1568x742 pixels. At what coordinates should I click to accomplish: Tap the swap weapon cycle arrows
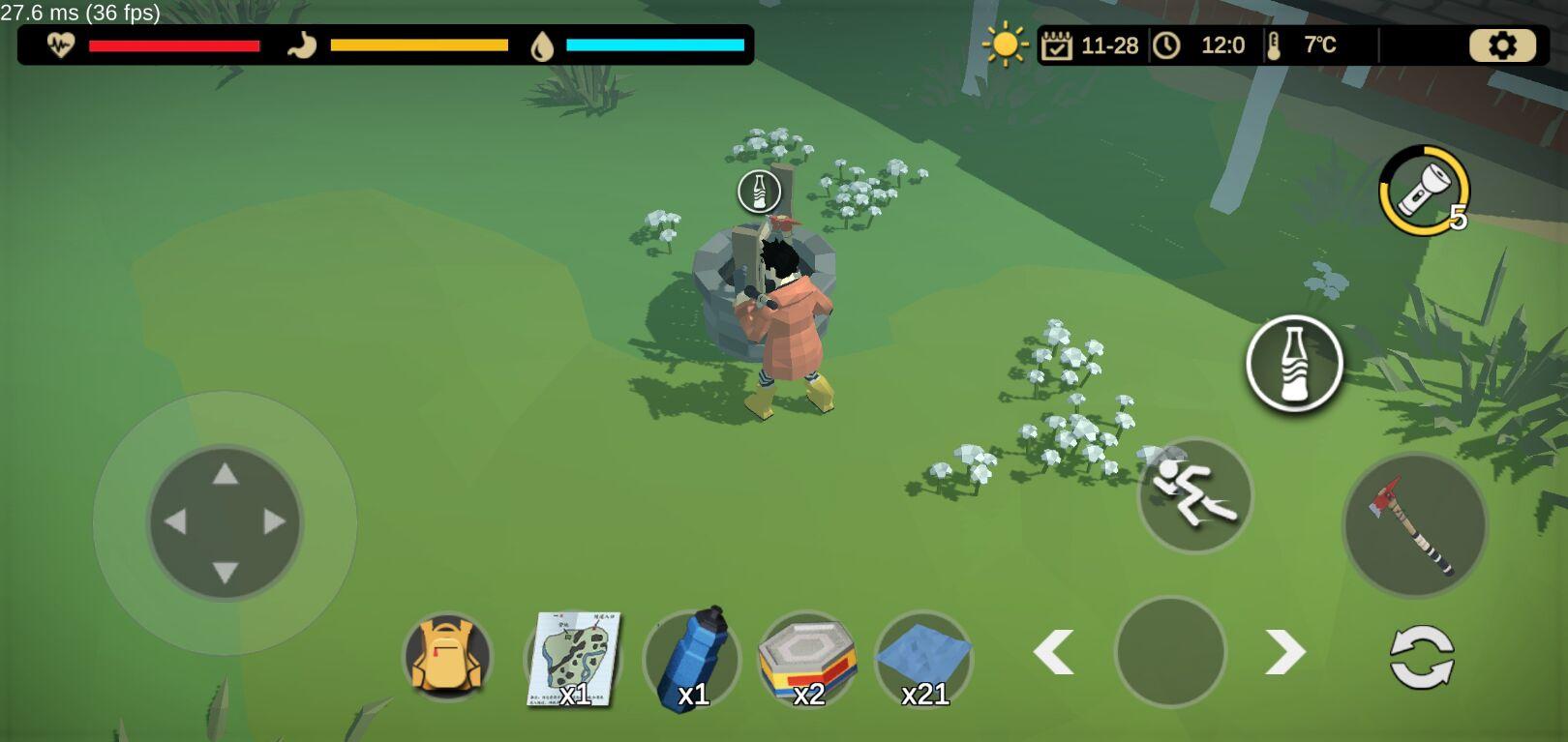(x=1421, y=658)
